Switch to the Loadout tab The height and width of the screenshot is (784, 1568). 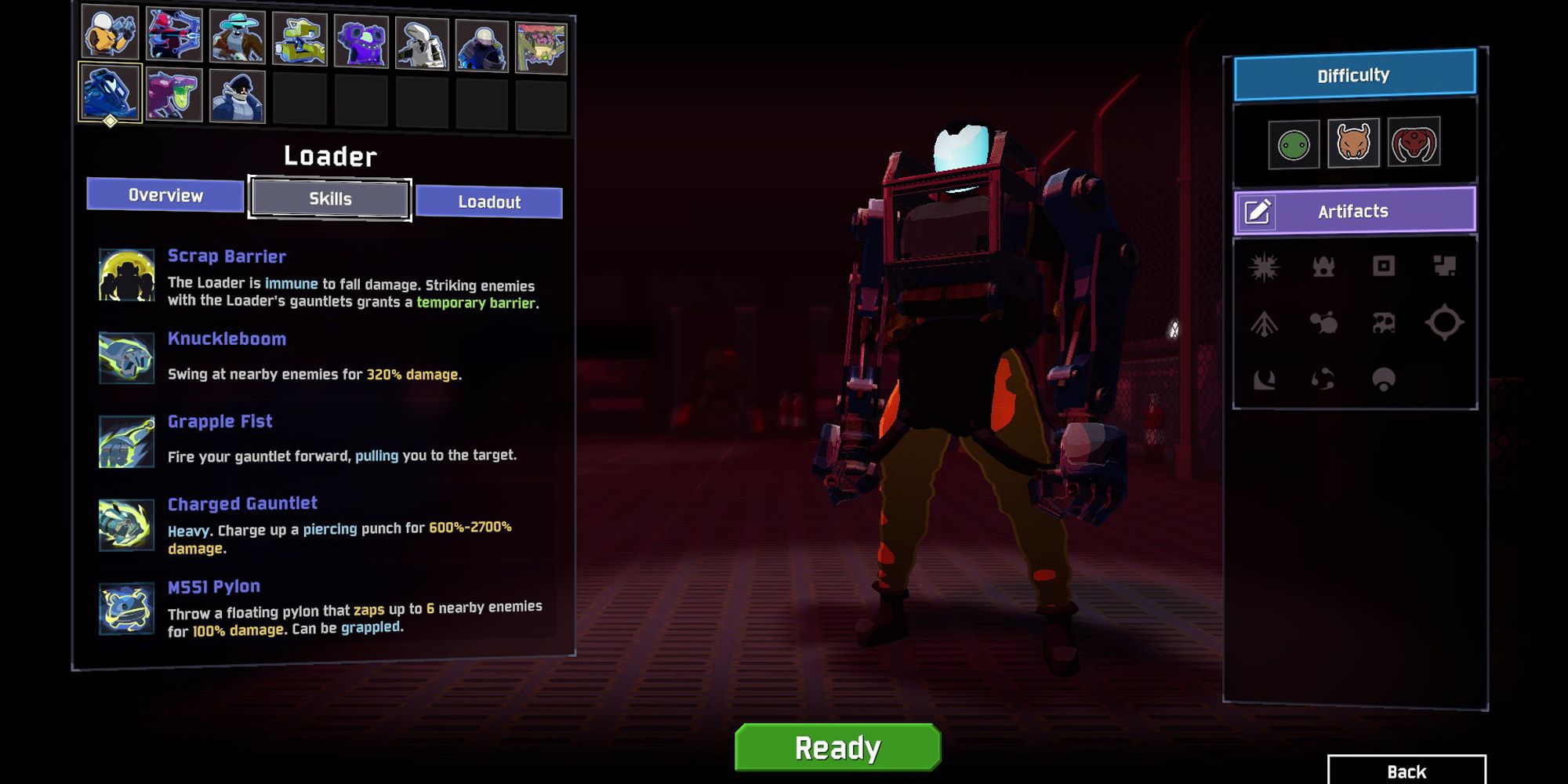click(489, 201)
